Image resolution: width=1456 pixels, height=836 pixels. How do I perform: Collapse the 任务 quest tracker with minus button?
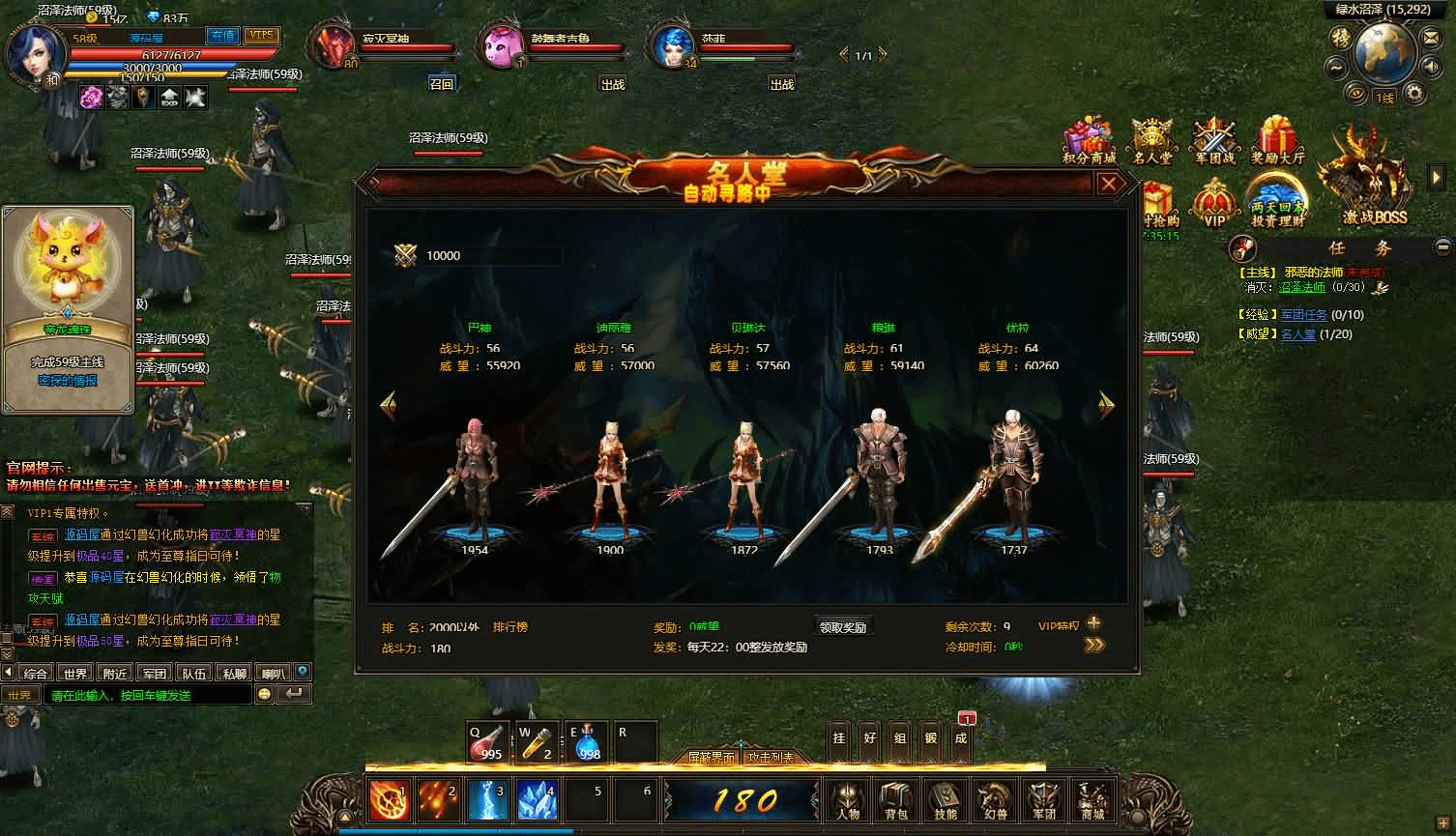coord(1443,246)
